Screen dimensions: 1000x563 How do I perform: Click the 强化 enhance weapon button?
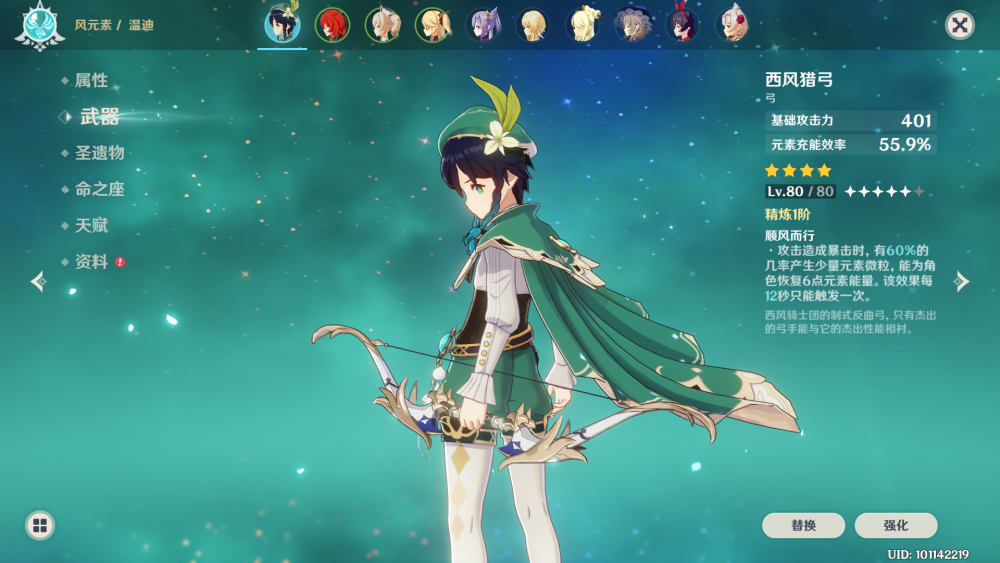pos(896,526)
